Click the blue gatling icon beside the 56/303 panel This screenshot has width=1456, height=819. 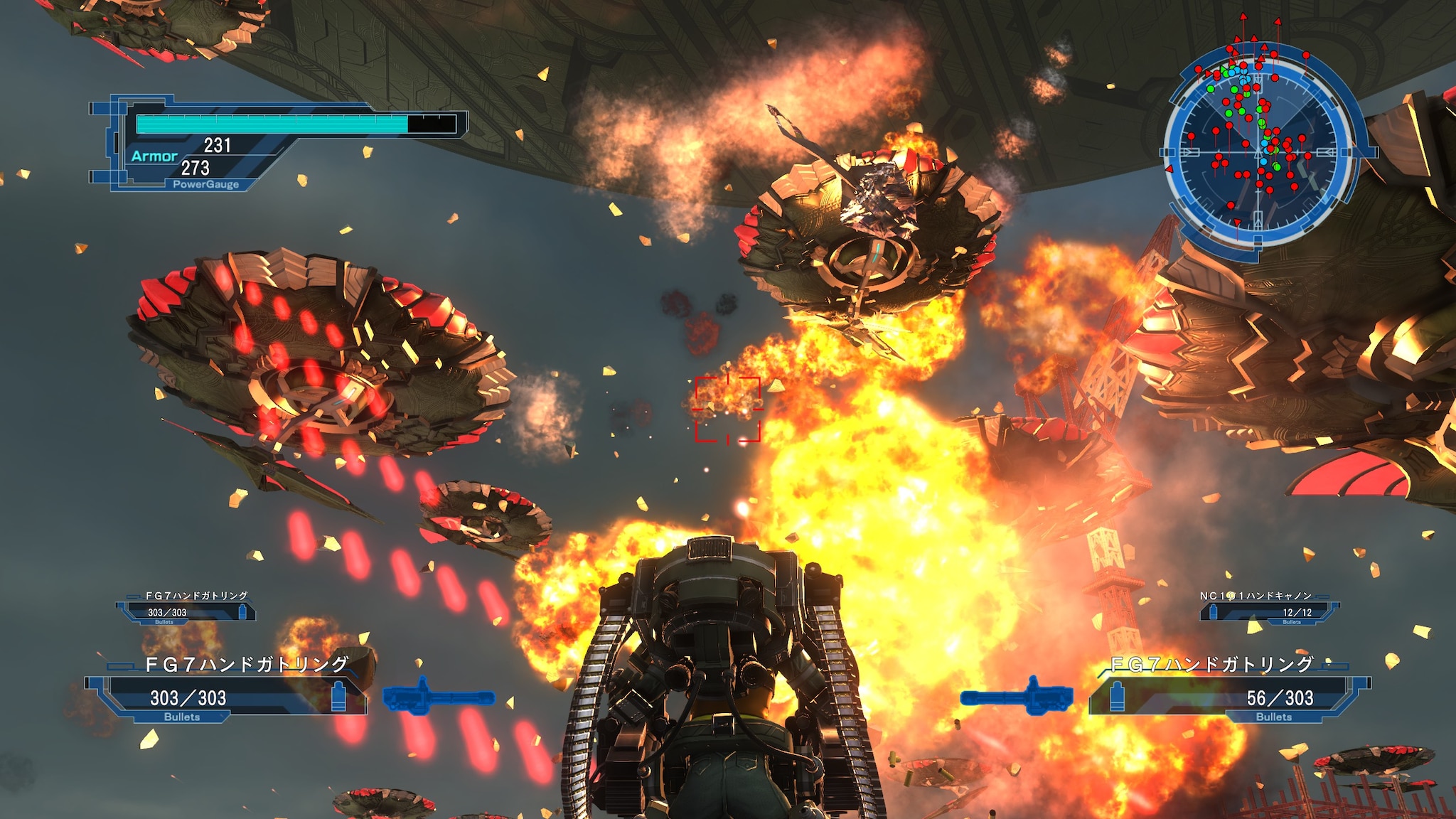click(1017, 696)
